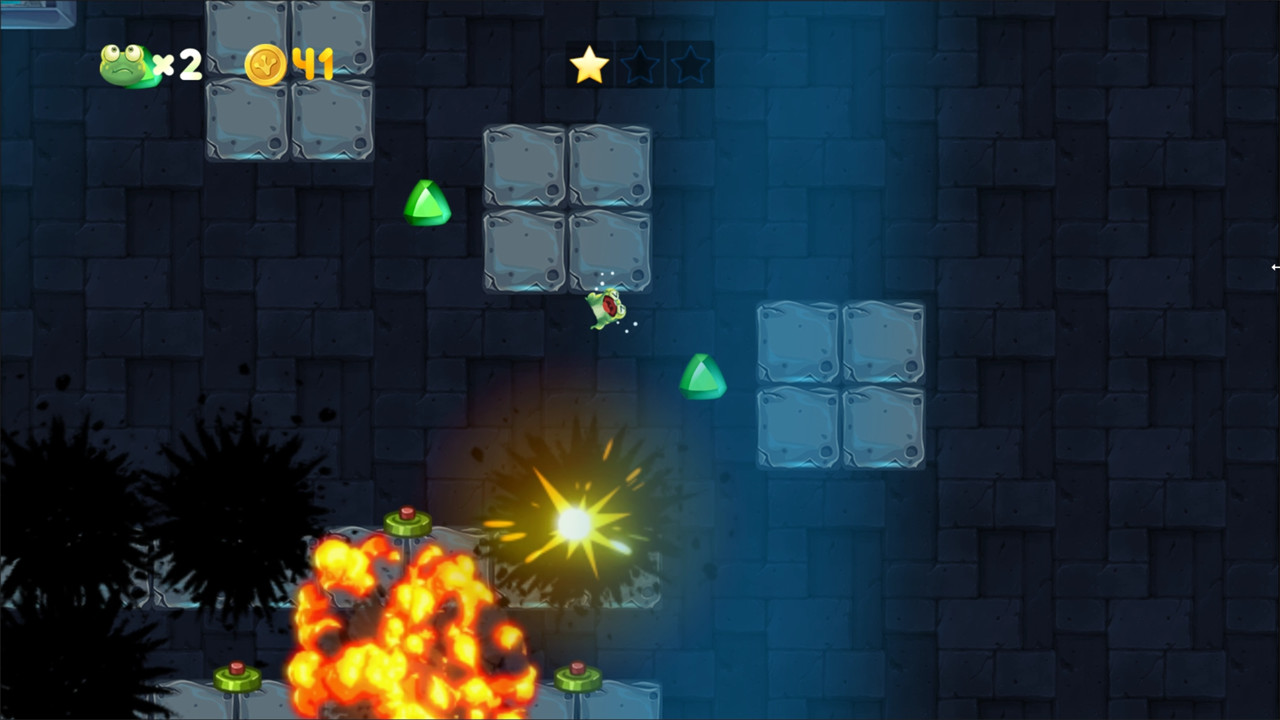The width and height of the screenshot is (1280, 720).
Task: Click the frog carrying the bomb
Action: [605, 310]
